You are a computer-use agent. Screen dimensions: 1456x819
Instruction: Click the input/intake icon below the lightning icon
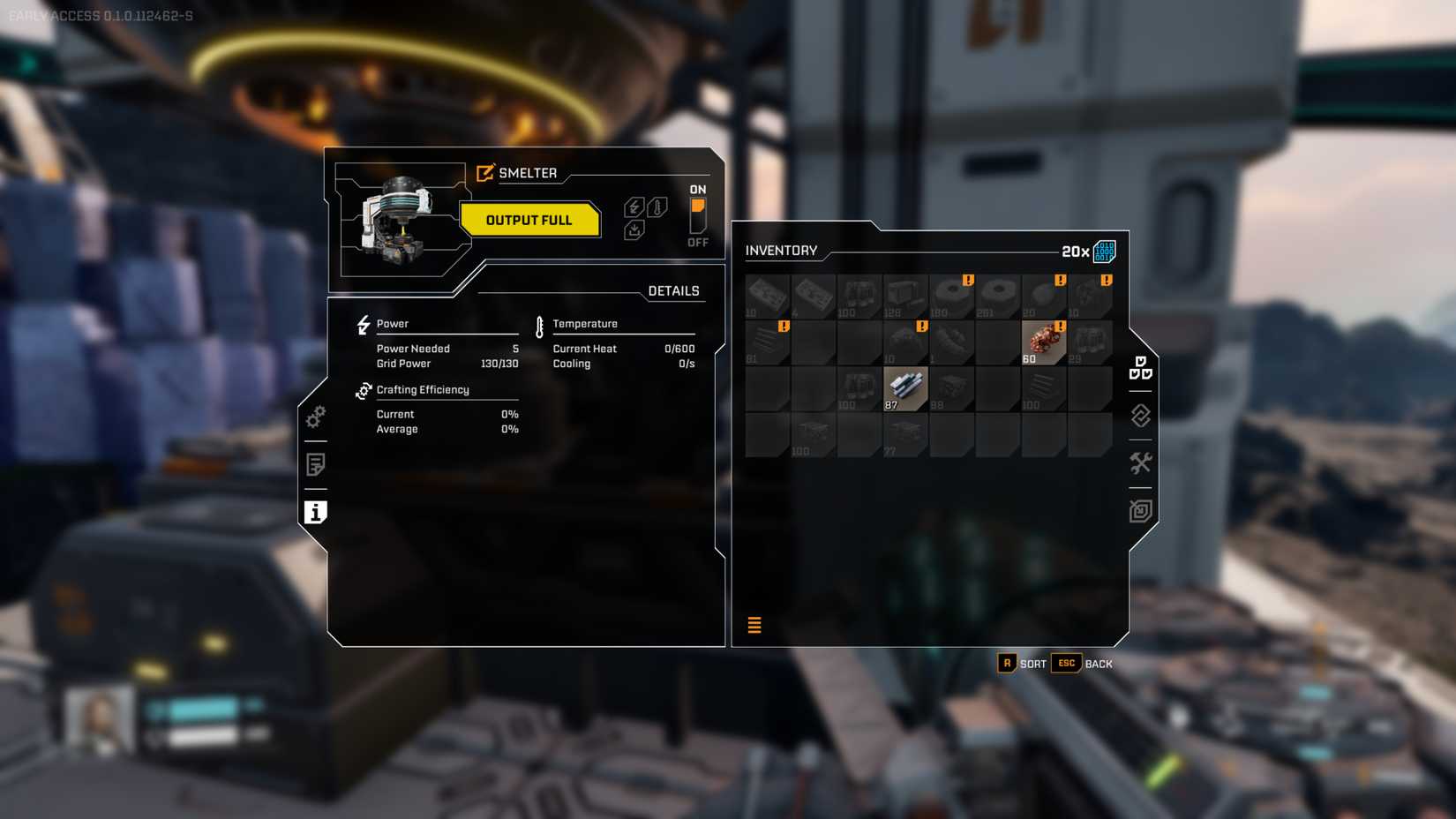(634, 231)
